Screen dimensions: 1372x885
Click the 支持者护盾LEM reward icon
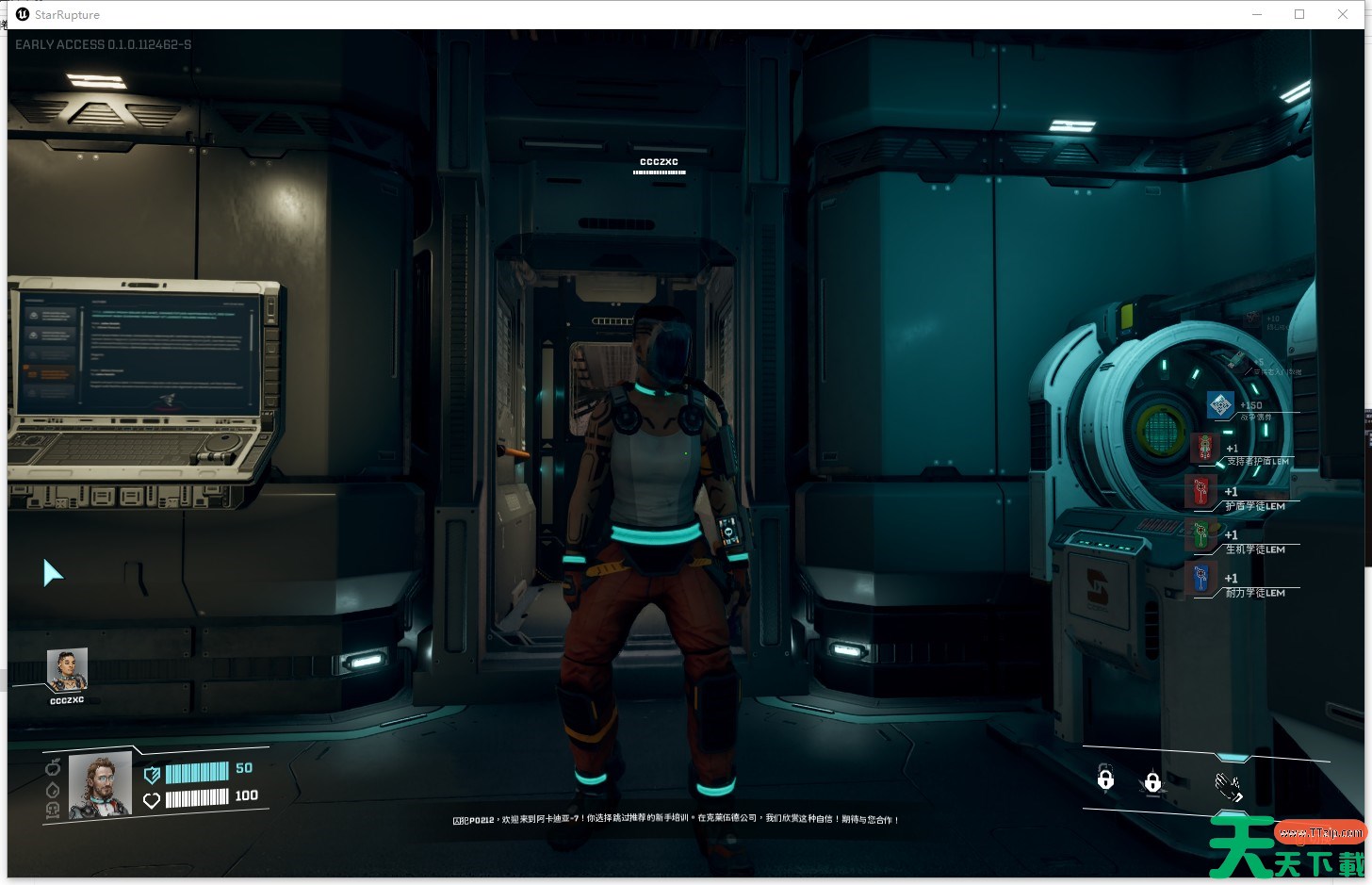point(1204,448)
